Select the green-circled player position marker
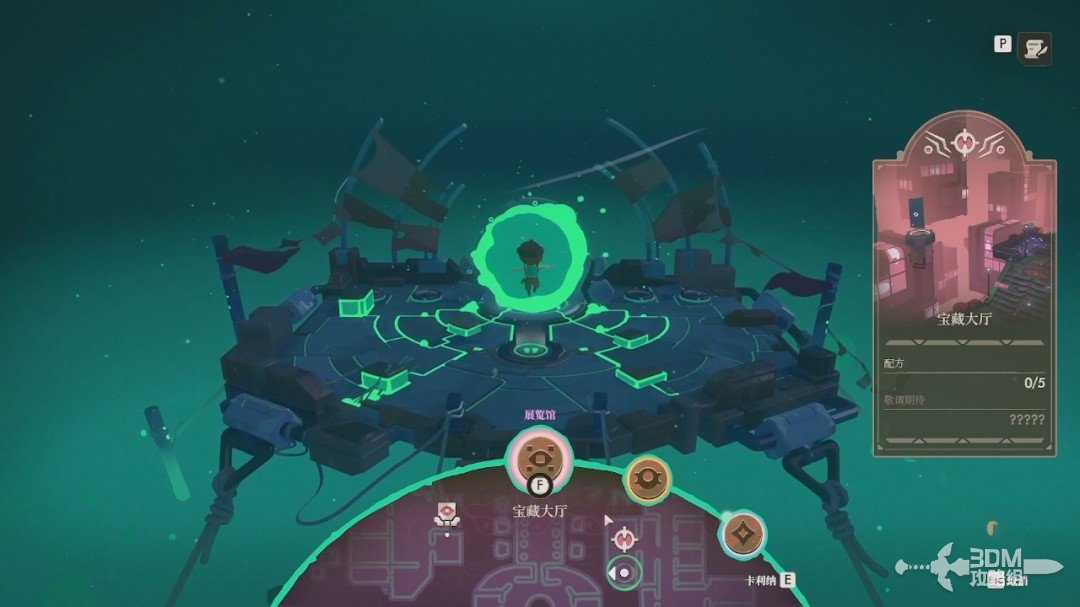This screenshot has height=607, width=1080. click(x=625, y=573)
